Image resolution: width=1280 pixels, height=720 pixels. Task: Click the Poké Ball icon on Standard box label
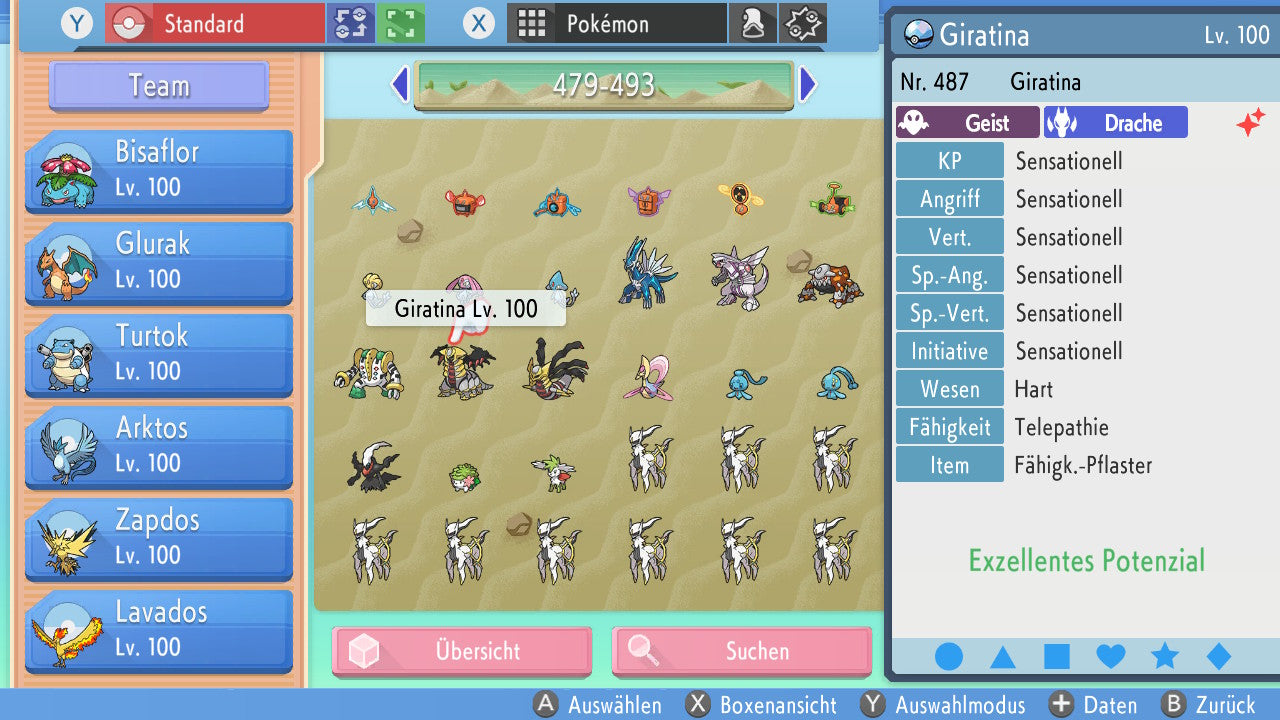[128, 22]
